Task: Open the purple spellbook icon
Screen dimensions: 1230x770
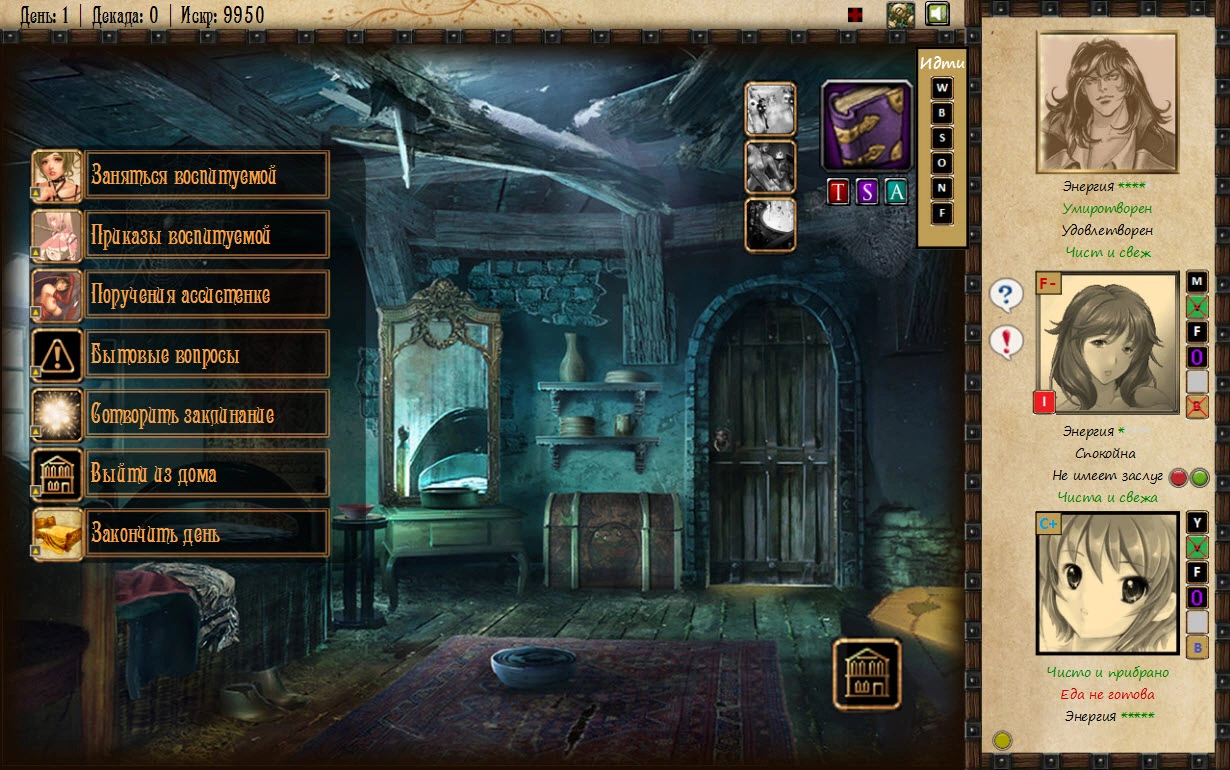Action: [867, 126]
